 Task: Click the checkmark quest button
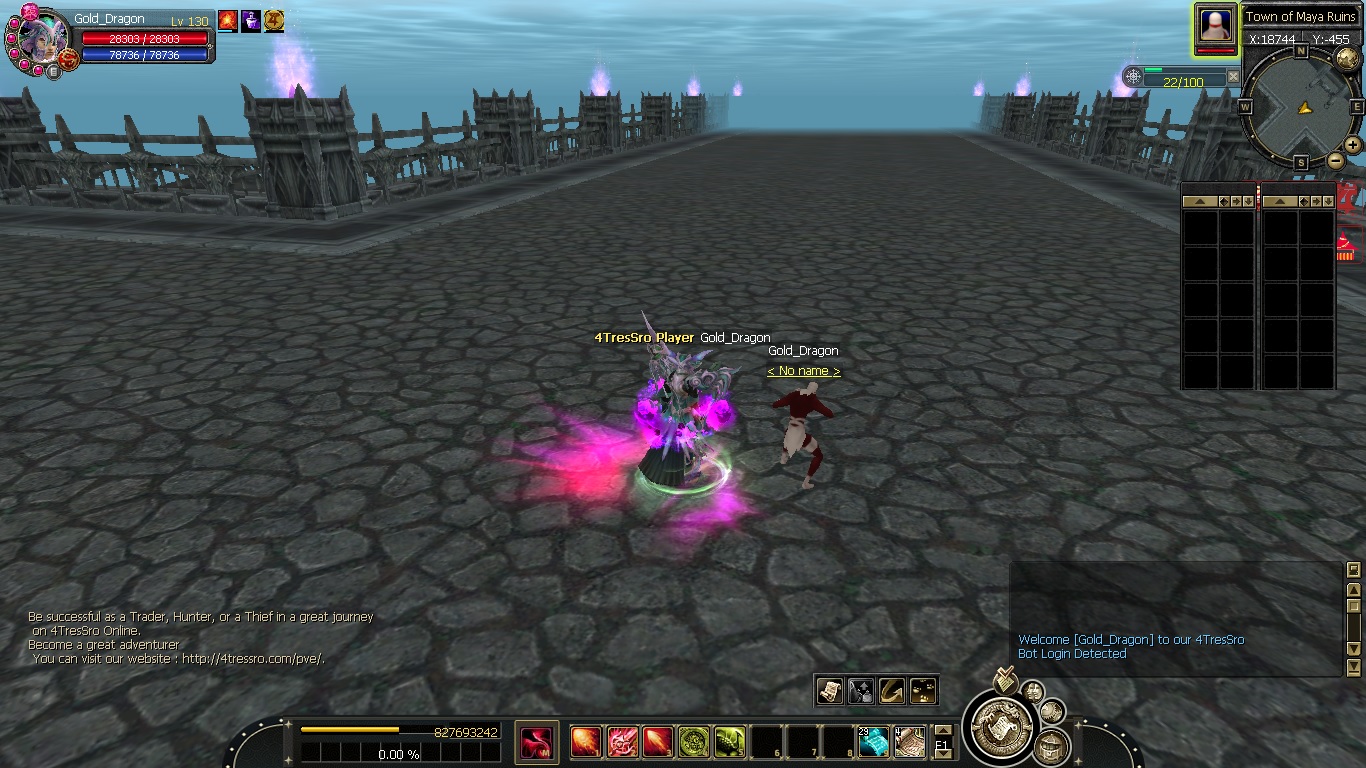(1006, 681)
